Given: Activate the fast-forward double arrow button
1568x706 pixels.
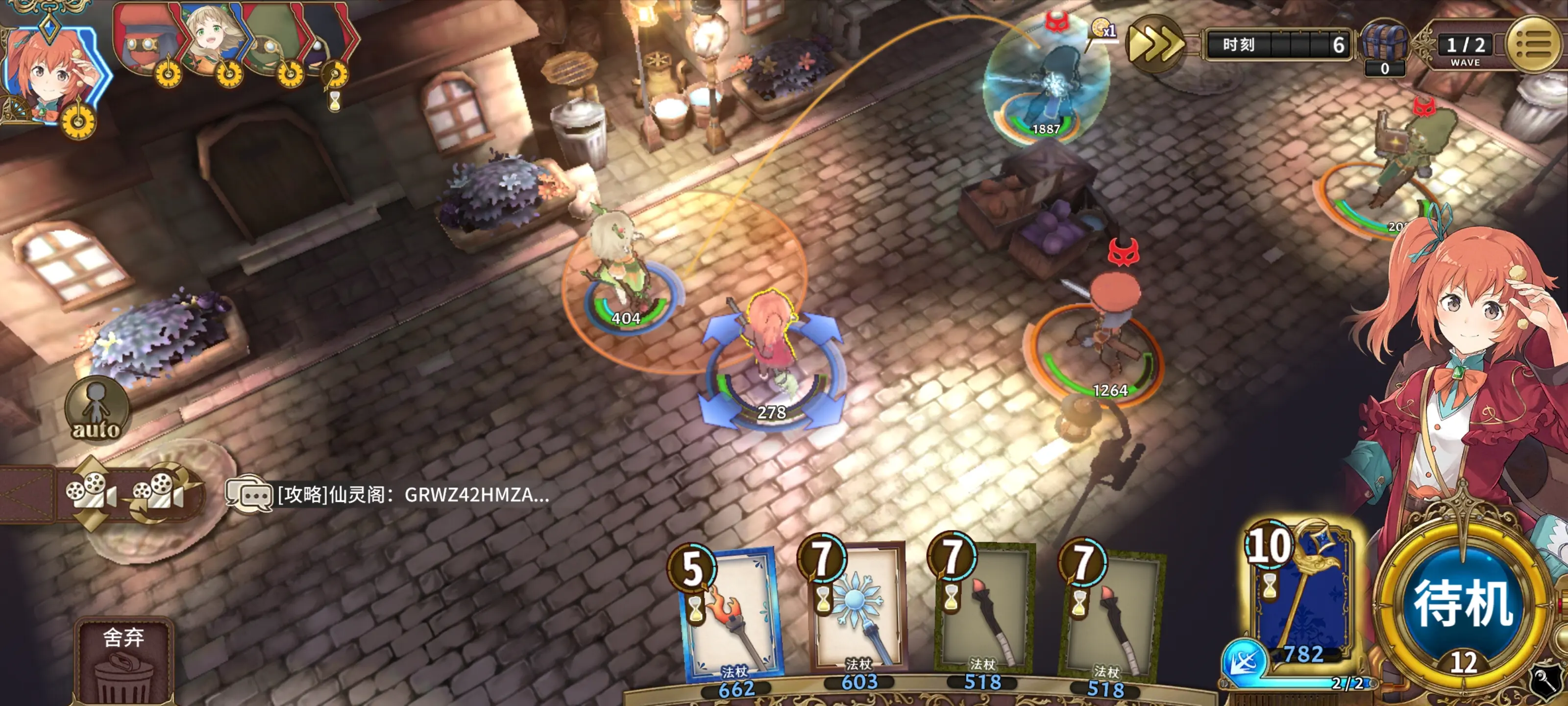Looking at the screenshot, I should [1155, 44].
